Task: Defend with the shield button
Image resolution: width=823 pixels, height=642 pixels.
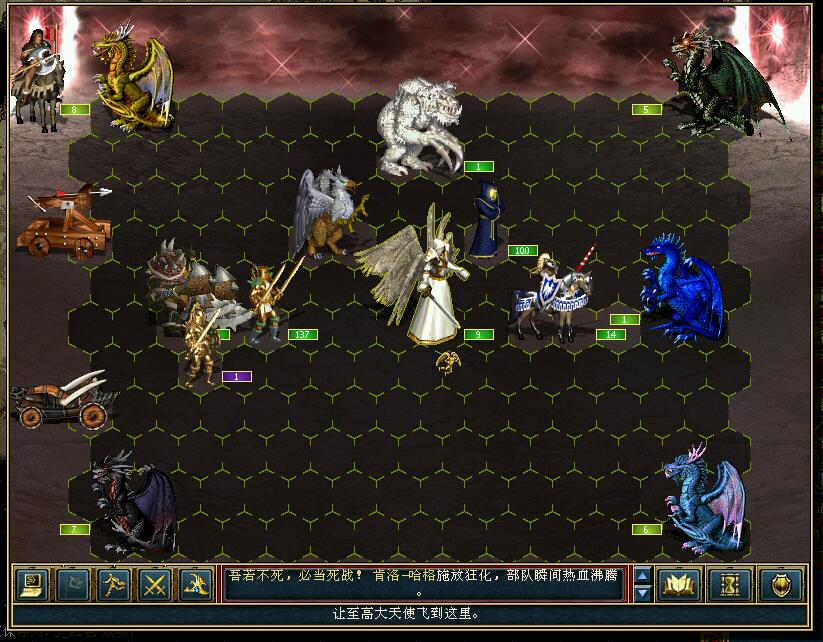Action: (x=780, y=584)
